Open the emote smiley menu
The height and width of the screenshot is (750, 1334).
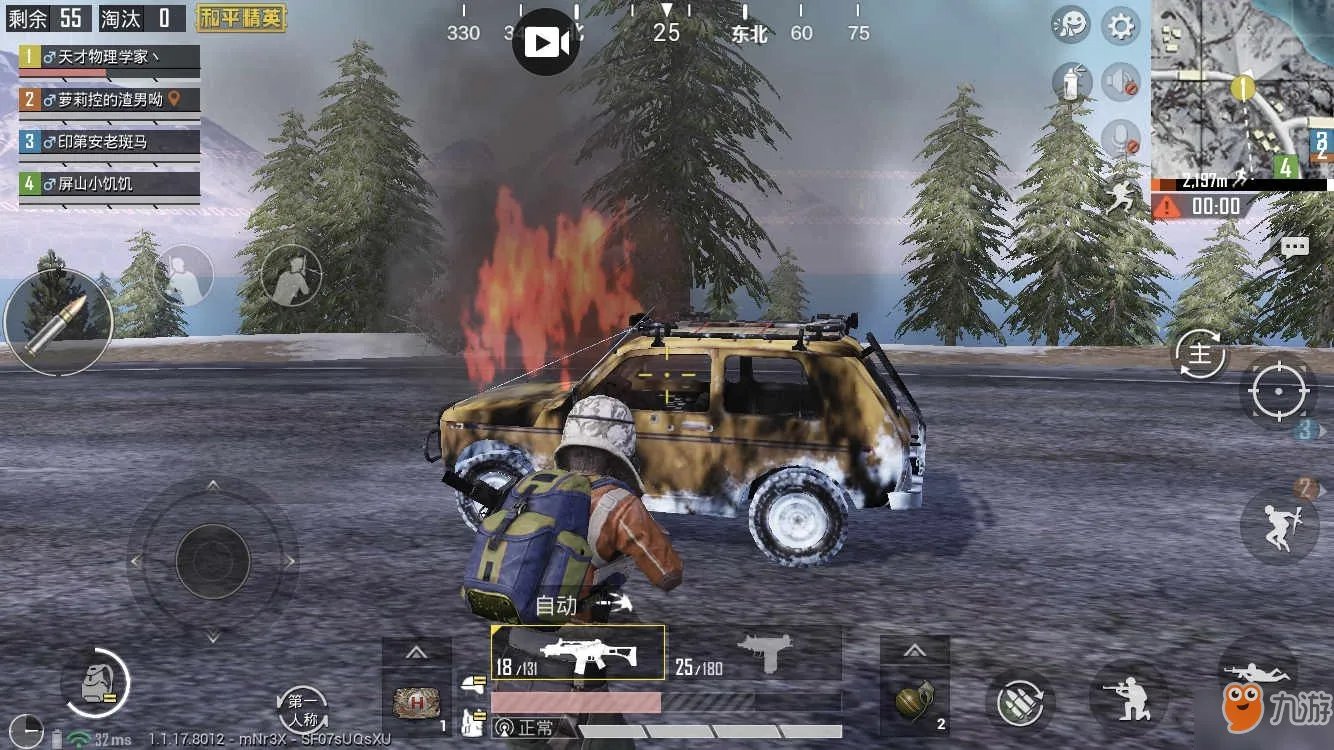coord(1070,26)
